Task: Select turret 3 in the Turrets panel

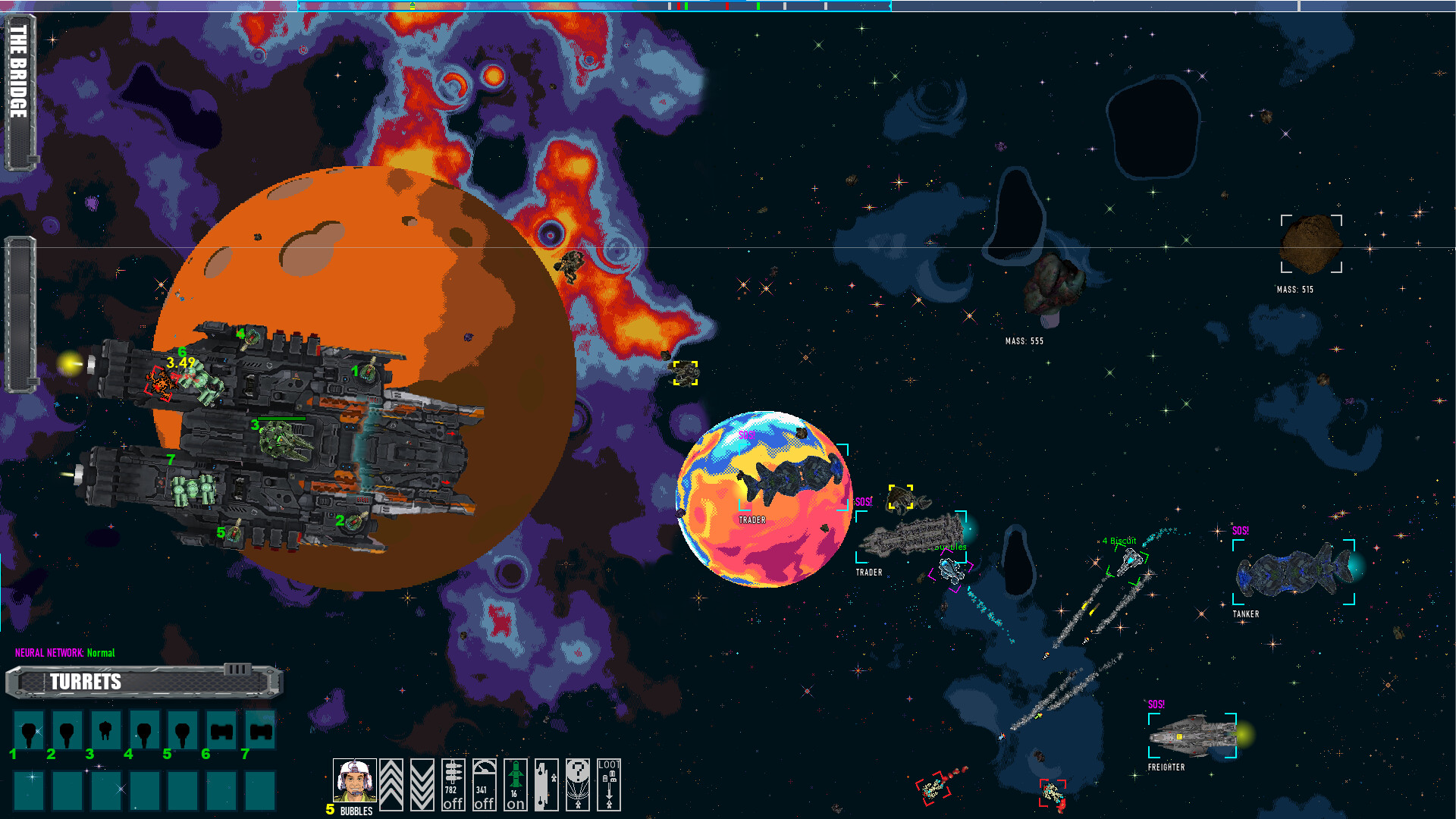Action: 107,730
